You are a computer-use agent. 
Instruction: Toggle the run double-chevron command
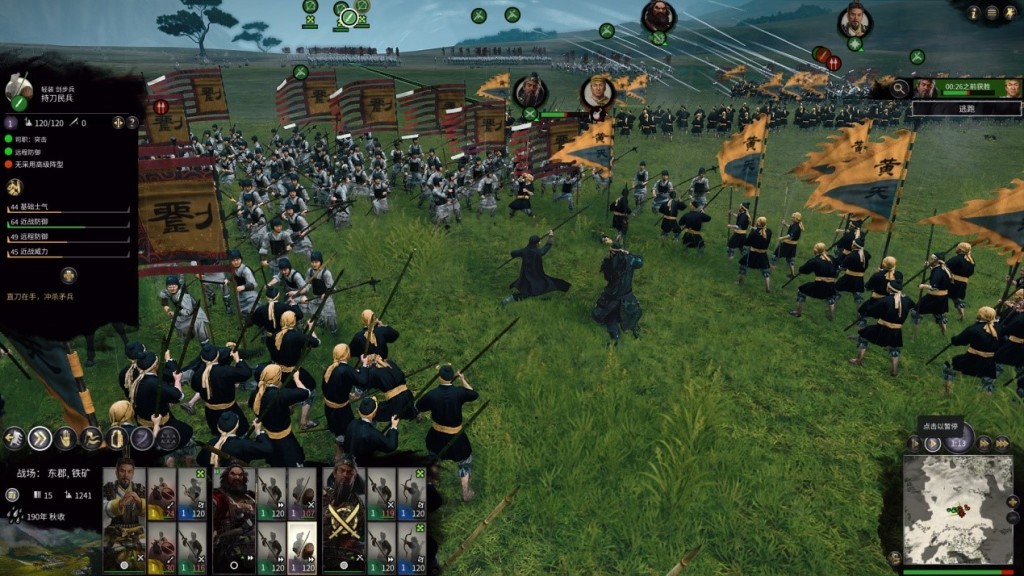point(40,438)
